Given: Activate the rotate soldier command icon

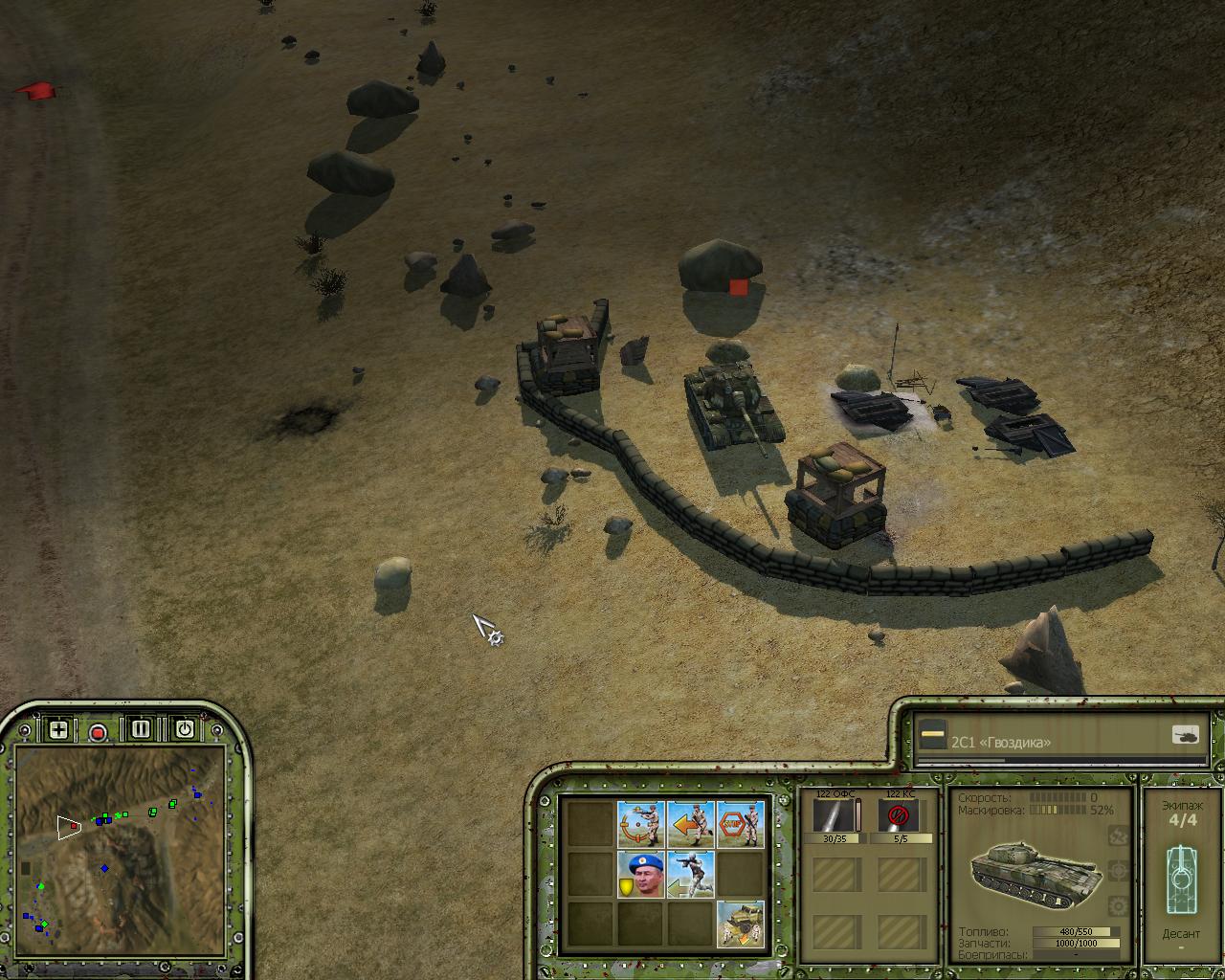Looking at the screenshot, I should [x=640, y=824].
